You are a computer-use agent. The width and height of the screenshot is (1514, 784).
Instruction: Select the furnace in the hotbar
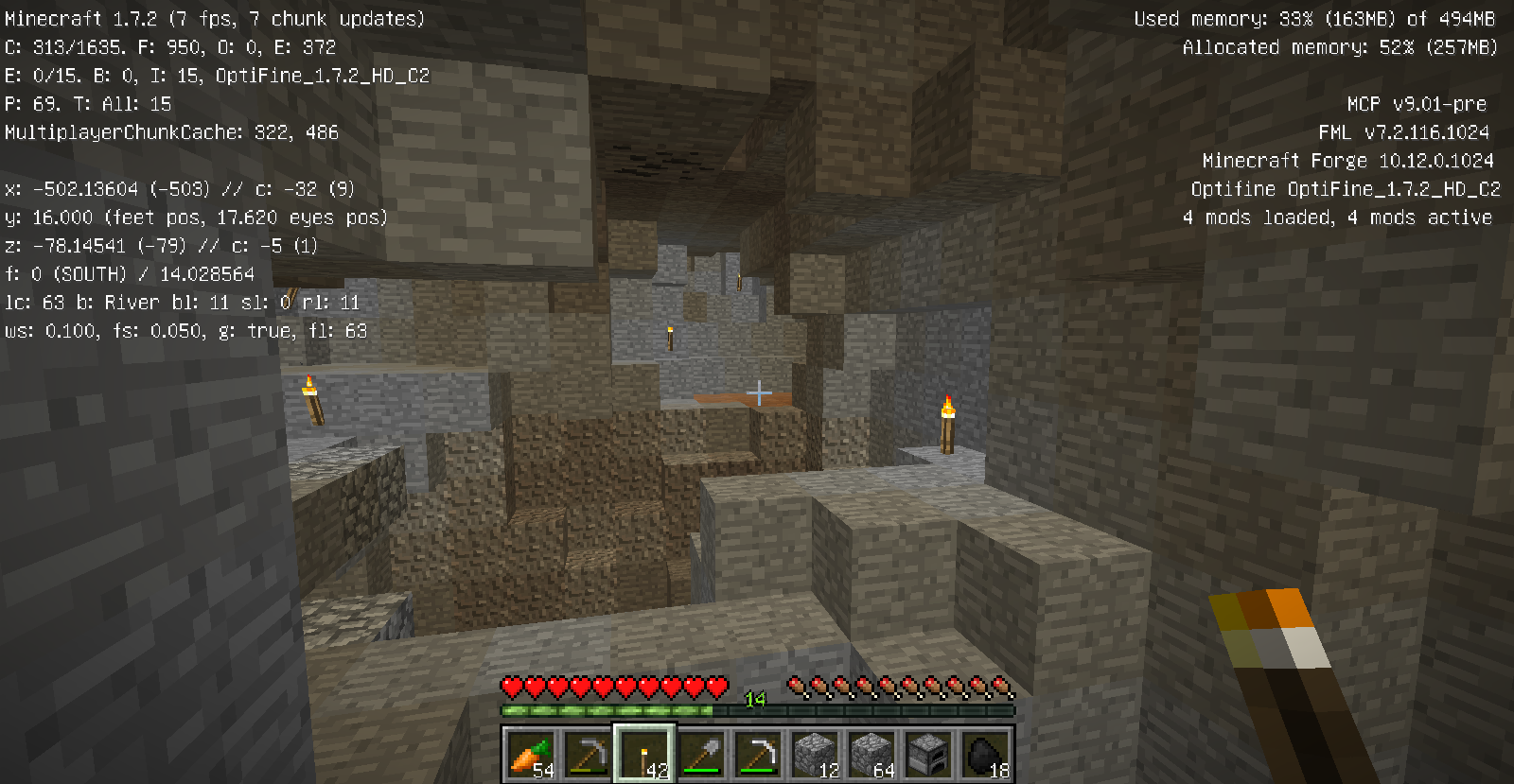point(928,754)
